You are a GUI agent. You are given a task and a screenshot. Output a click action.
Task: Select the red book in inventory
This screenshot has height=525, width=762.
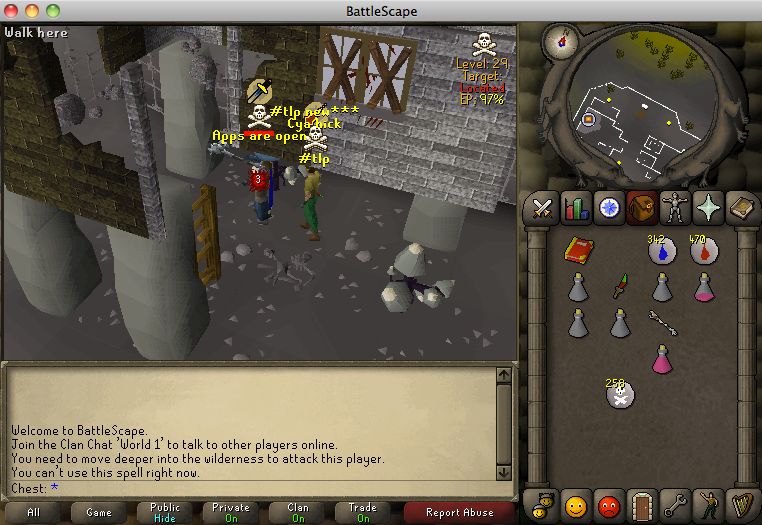coord(578,250)
